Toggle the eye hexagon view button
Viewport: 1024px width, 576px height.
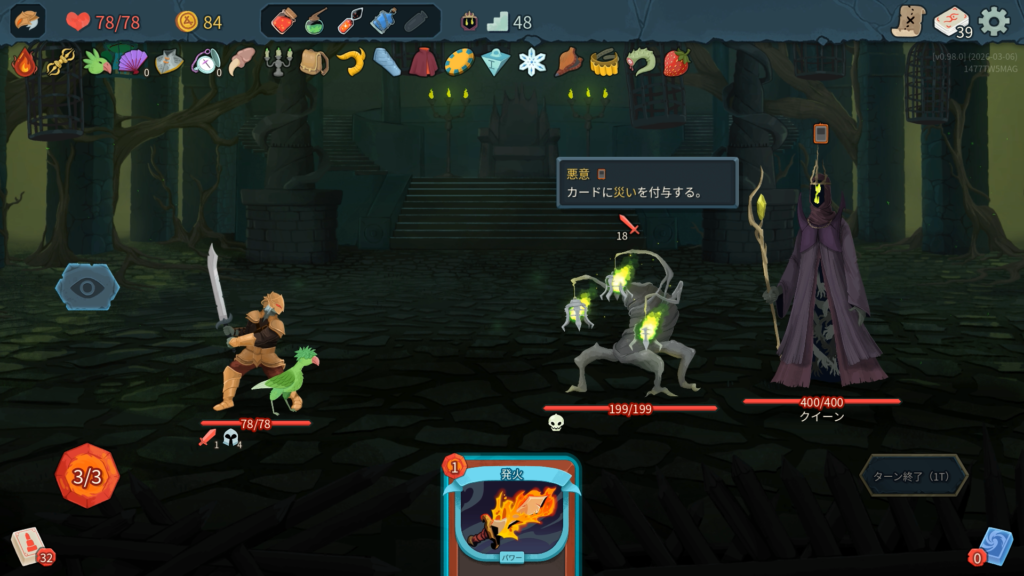pos(87,287)
